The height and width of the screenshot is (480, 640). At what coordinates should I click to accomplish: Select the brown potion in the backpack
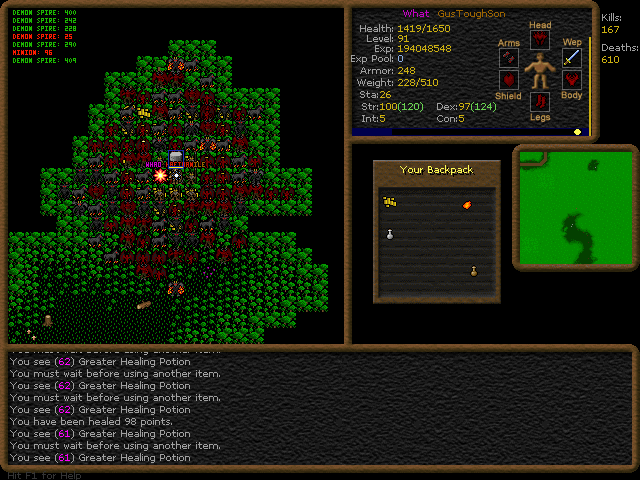coord(473,271)
